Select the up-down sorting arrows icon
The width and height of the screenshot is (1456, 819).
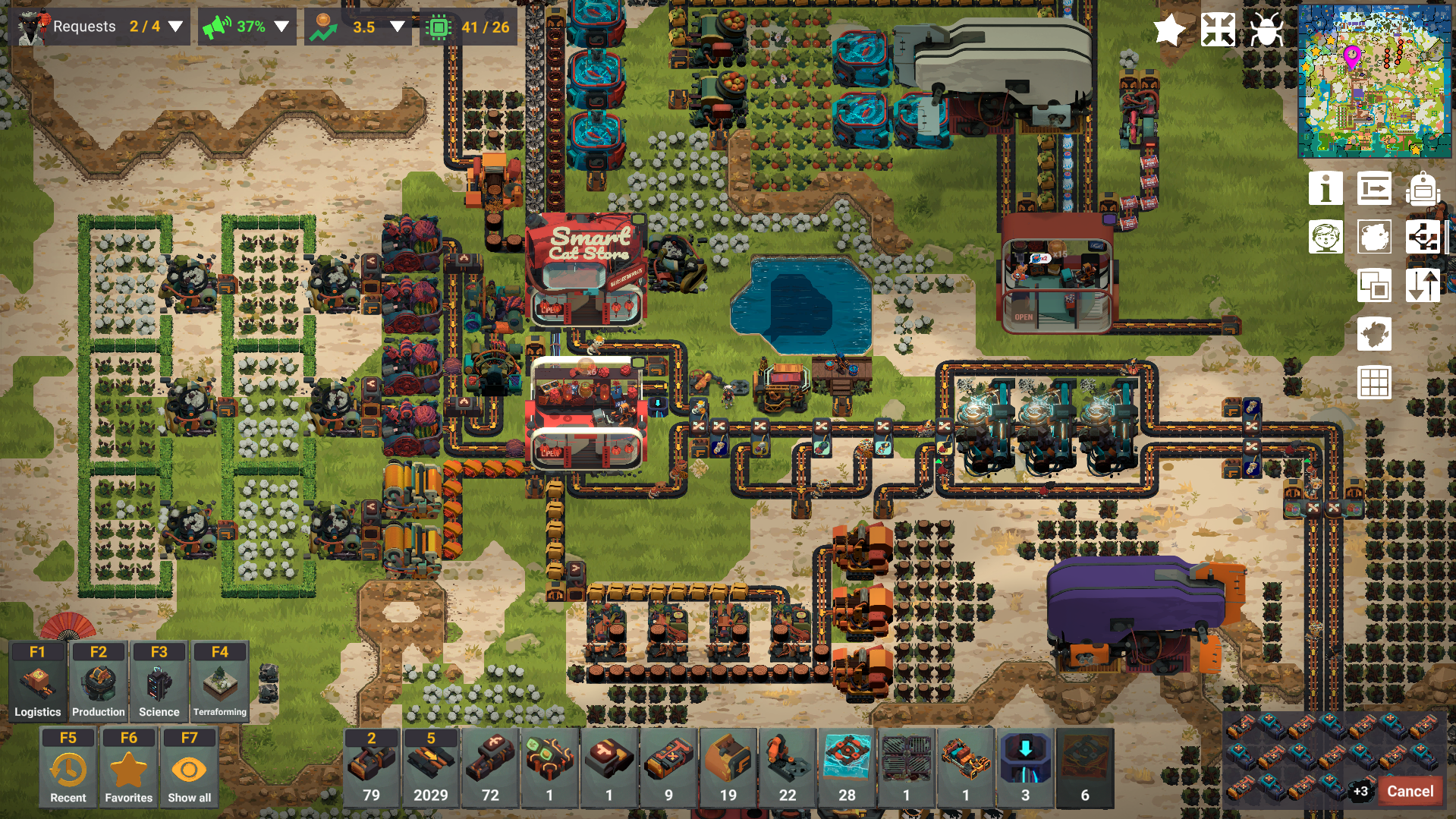point(1424,285)
